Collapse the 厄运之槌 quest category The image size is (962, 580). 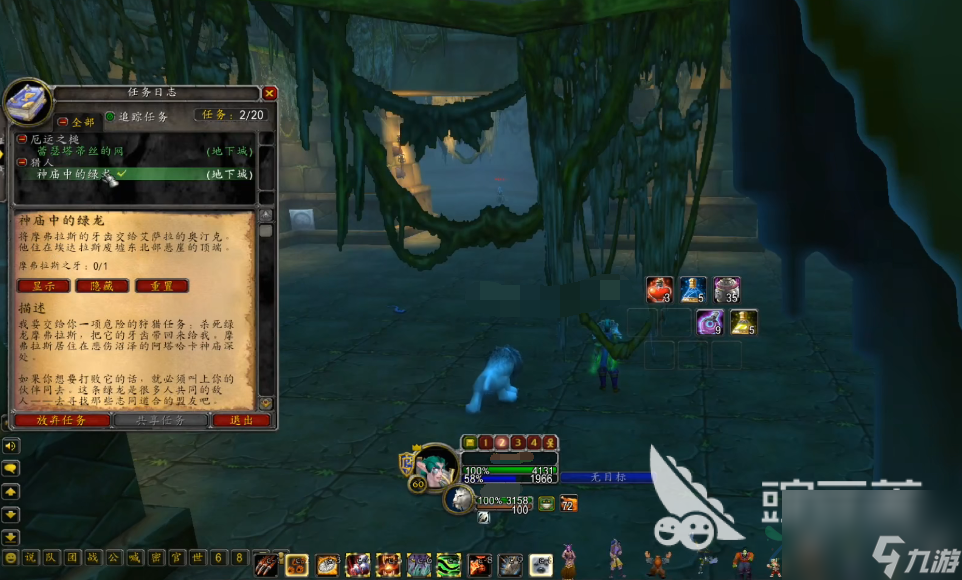coord(22,140)
